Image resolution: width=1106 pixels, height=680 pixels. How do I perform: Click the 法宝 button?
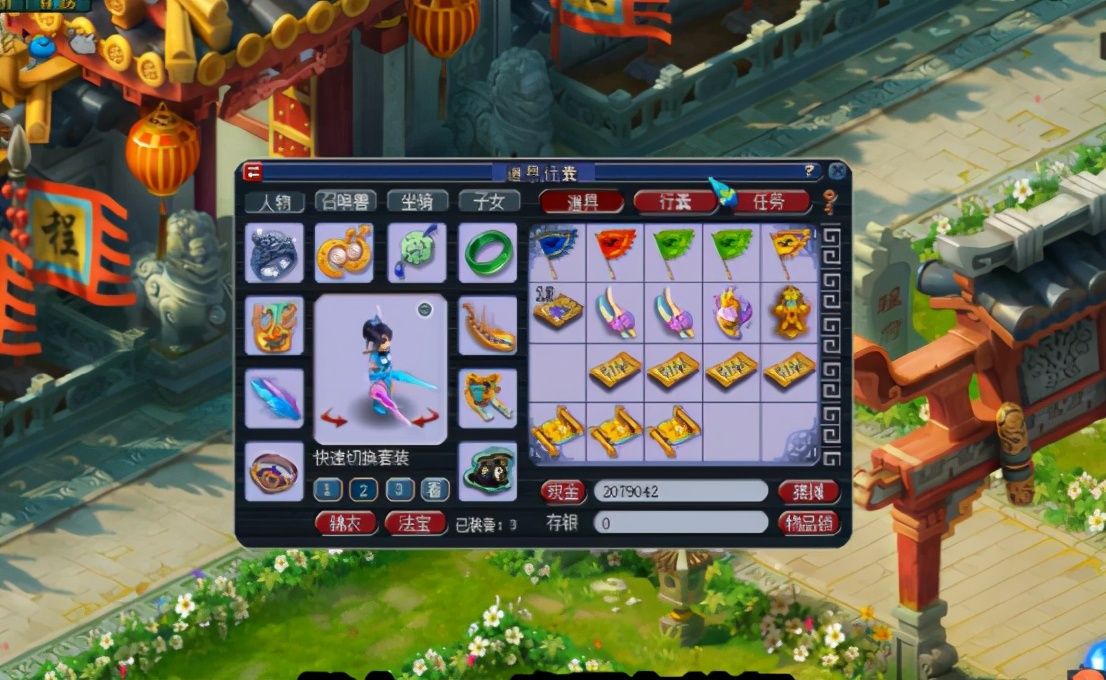click(x=415, y=522)
